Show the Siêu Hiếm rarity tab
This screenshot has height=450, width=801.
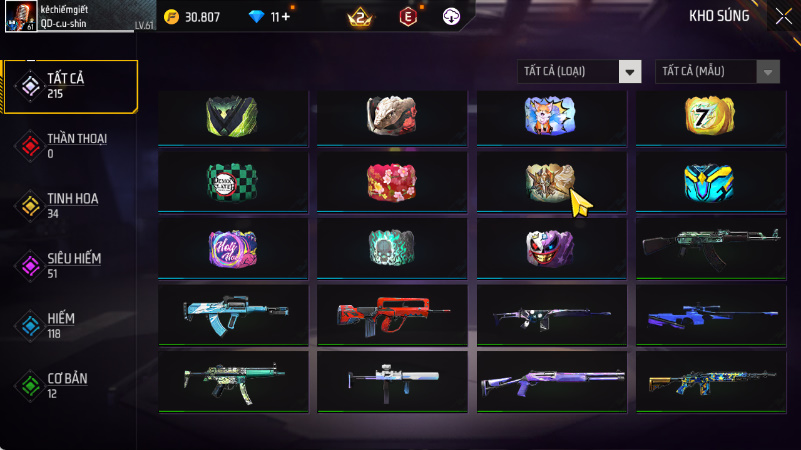pyautogui.click(x=72, y=265)
